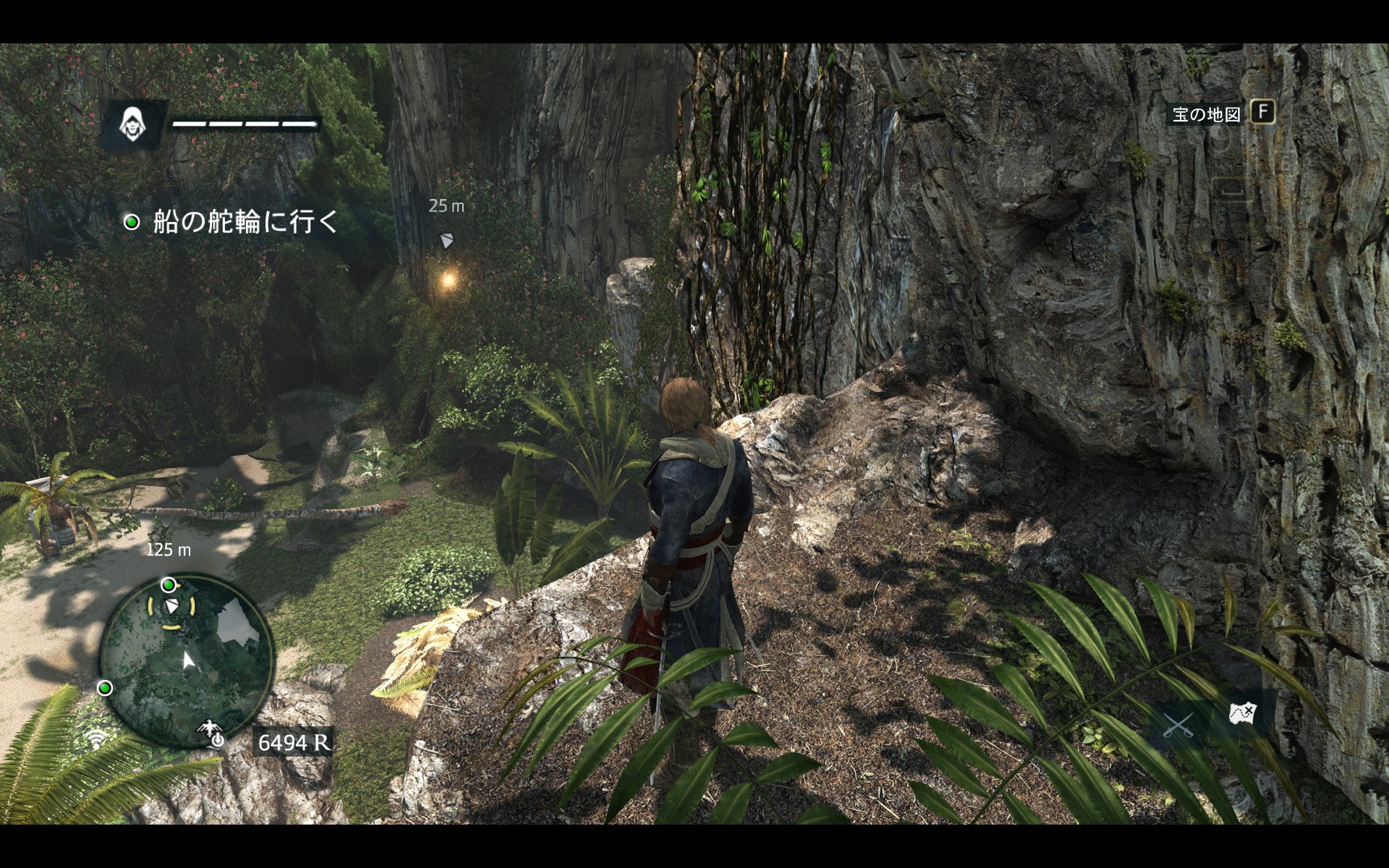The height and width of the screenshot is (868, 1389).
Task: Select the hooded assassin portrait icon
Action: pyautogui.click(x=132, y=124)
